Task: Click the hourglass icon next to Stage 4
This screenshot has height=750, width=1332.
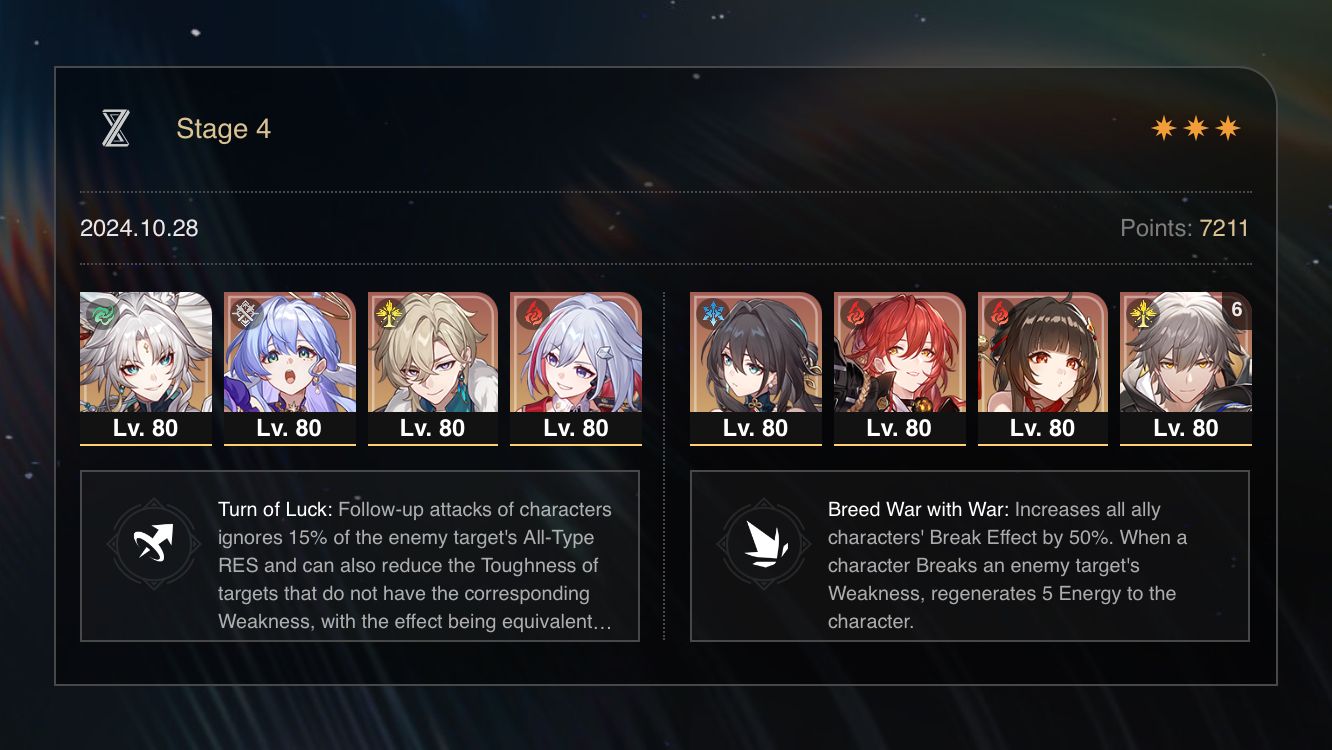Action: [x=117, y=128]
